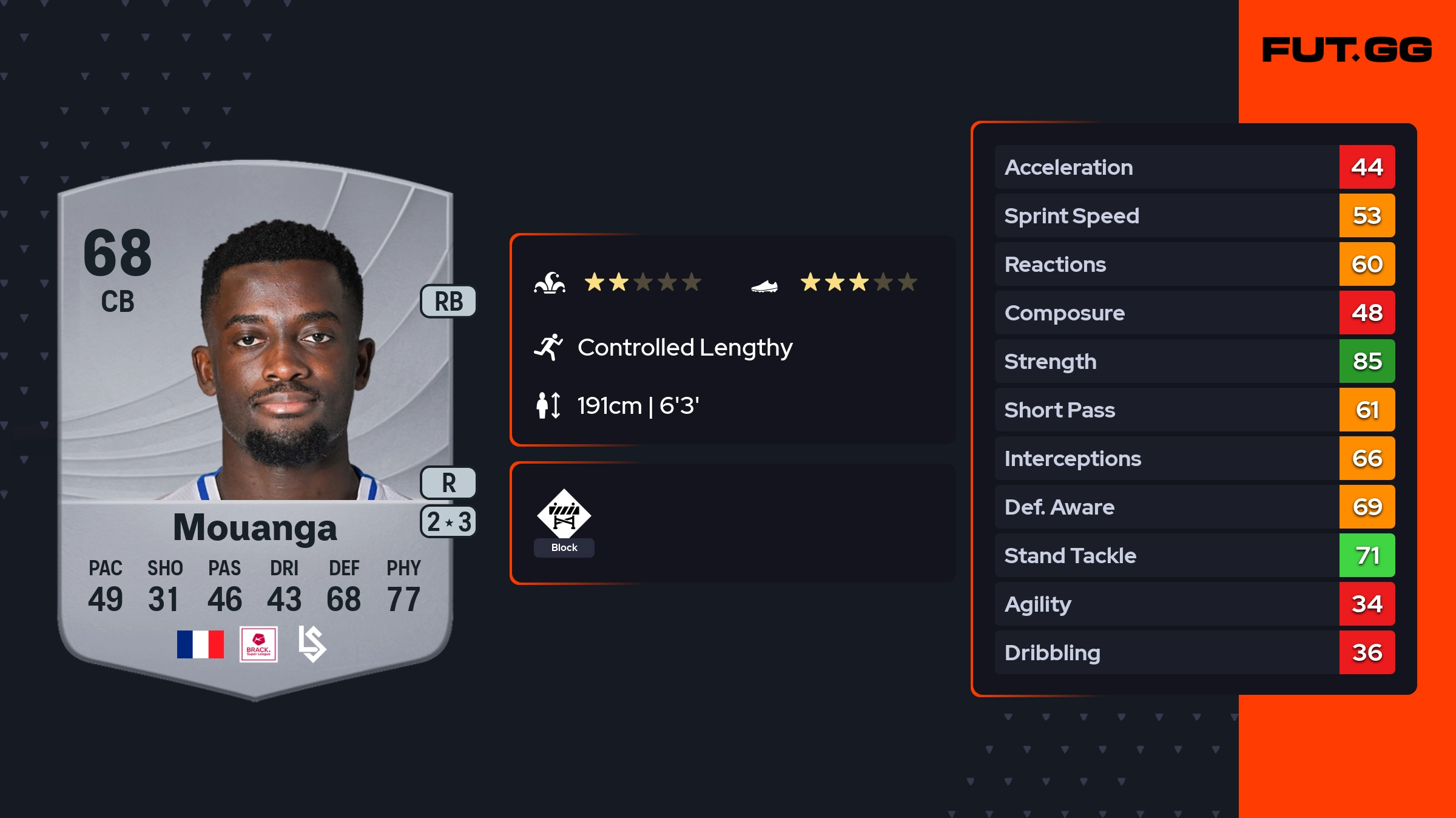Click the skill moves and weak foot badge
Image resolution: width=1456 pixels, height=818 pixels.
(x=448, y=522)
